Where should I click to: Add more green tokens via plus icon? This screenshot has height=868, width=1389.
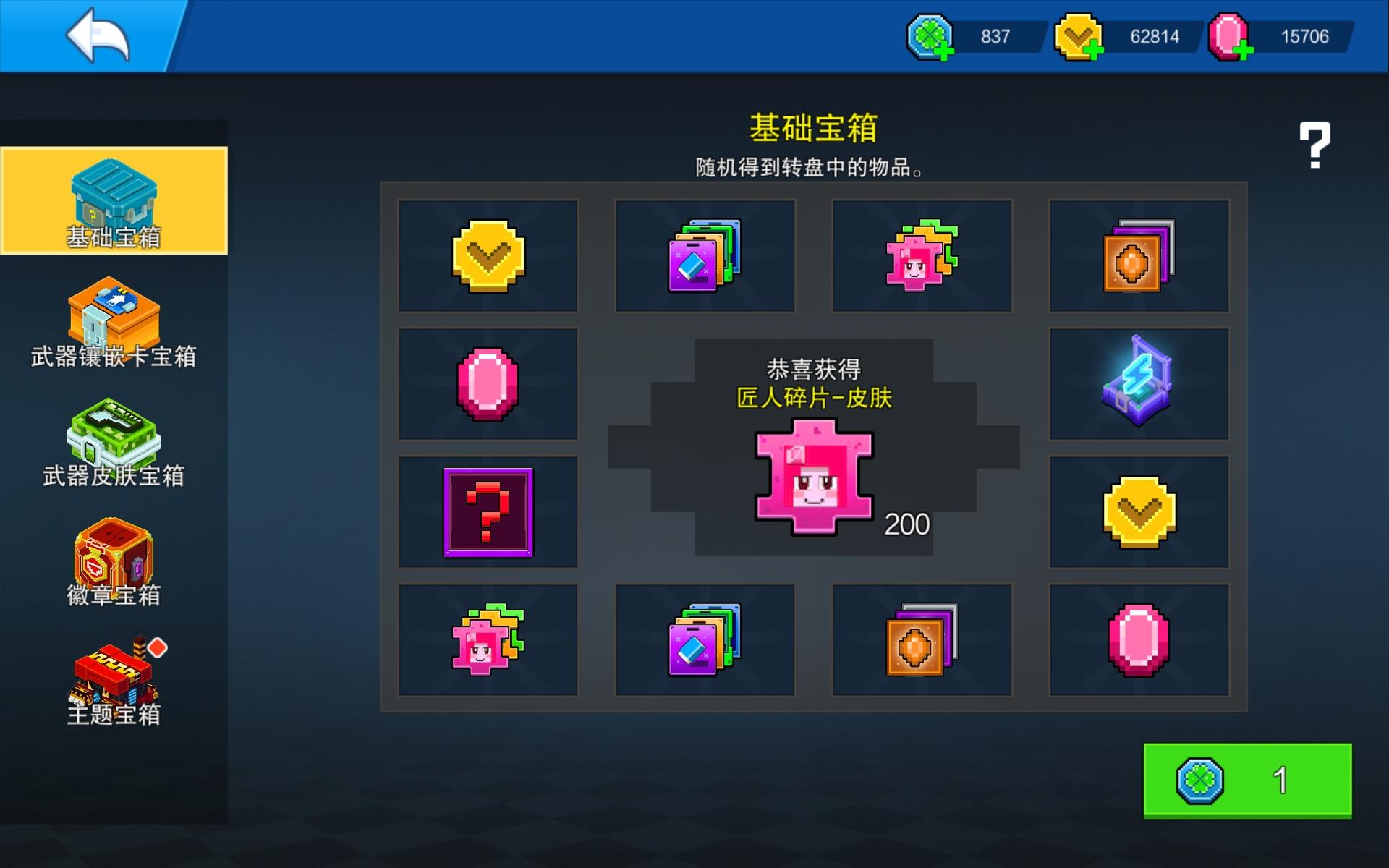tap(946, 51)
